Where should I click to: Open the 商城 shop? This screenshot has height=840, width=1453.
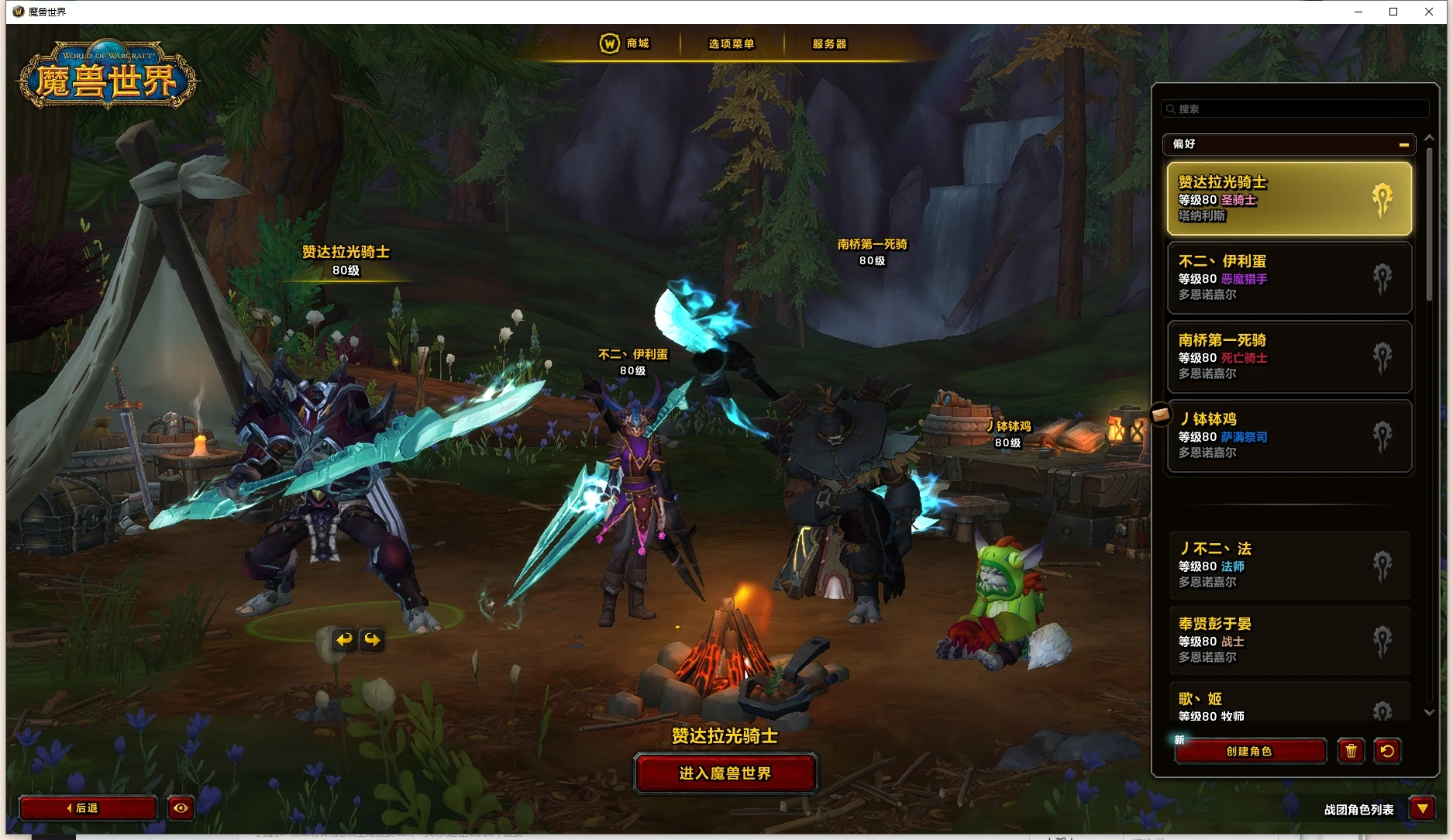(x=625, y=43)
